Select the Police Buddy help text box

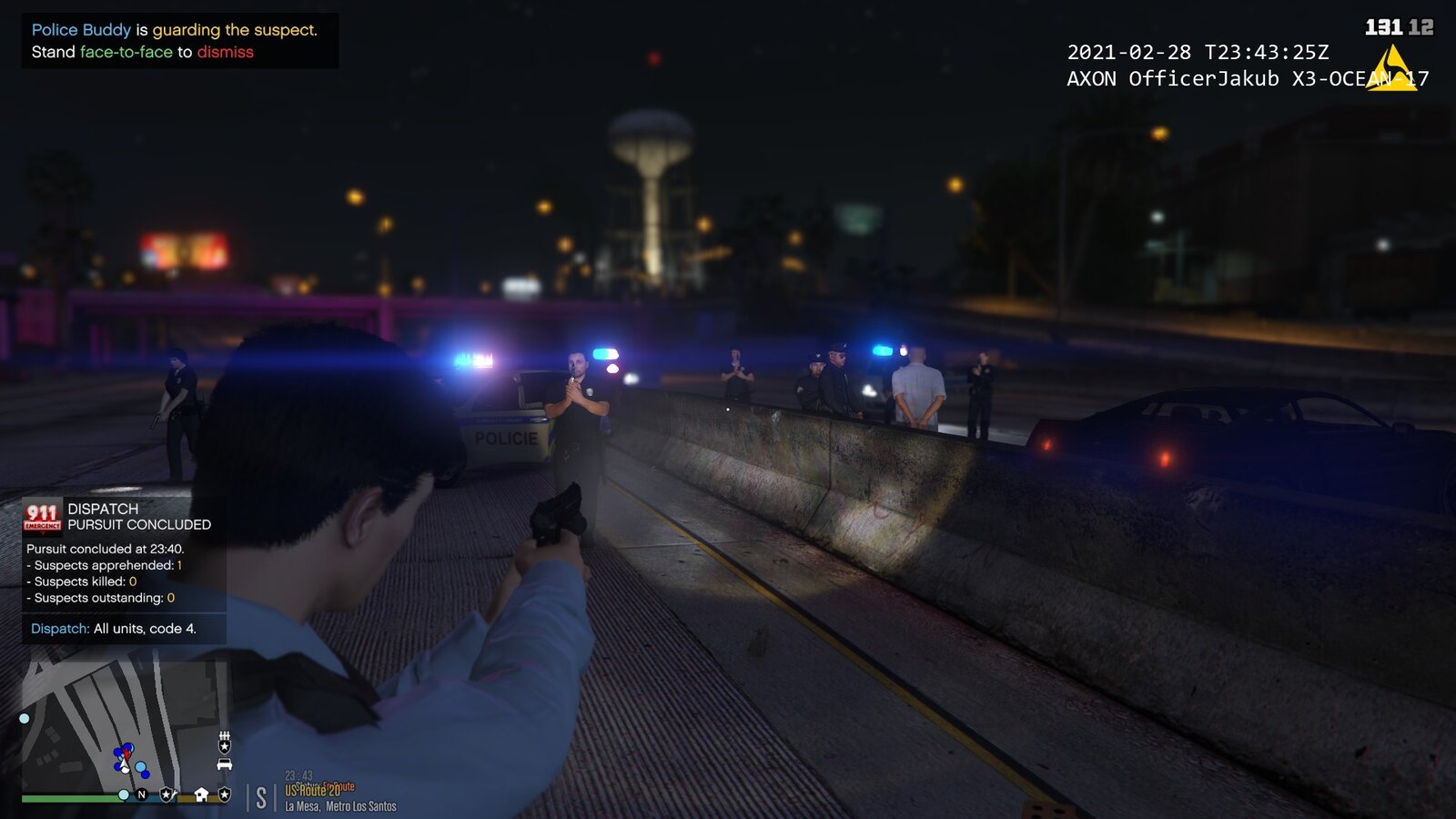point(179,41)
